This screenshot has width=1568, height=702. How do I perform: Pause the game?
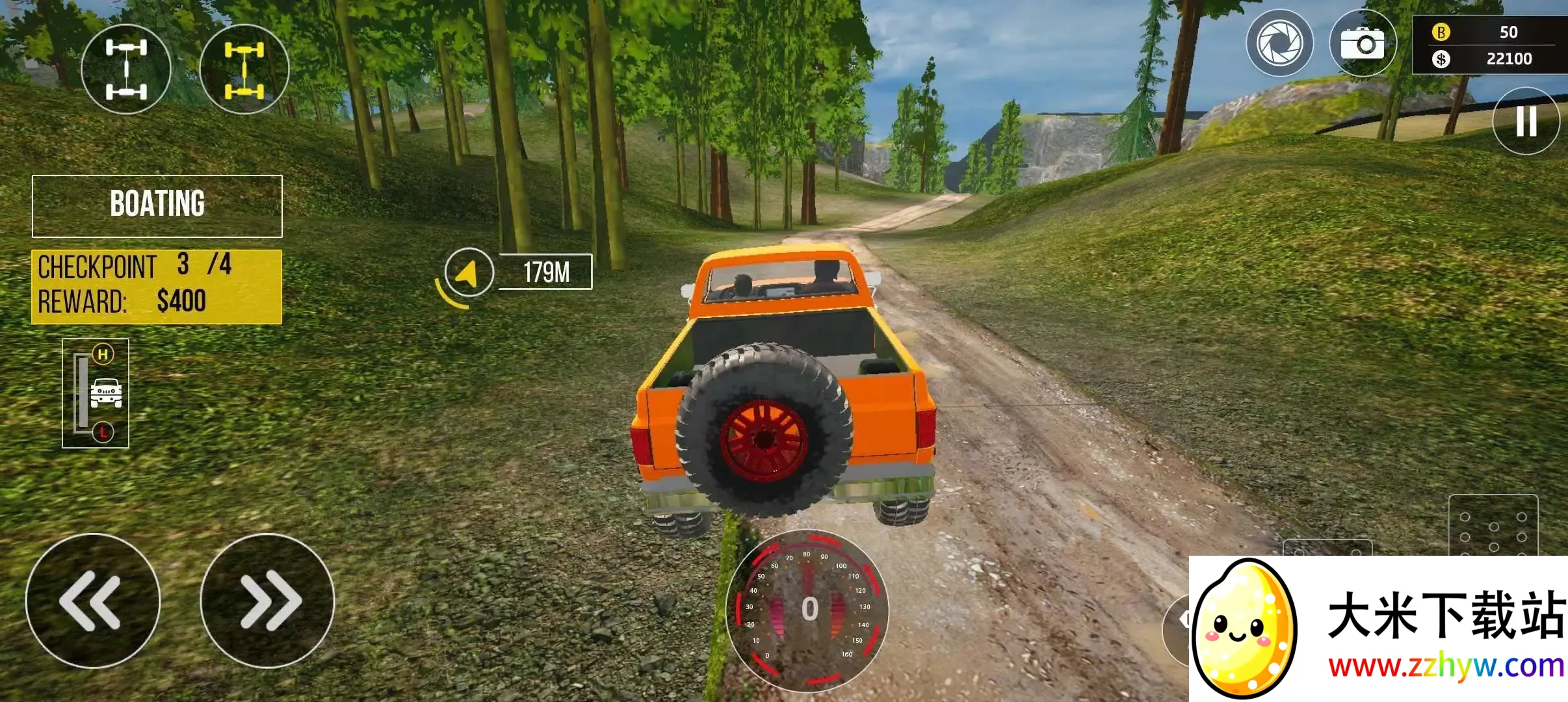click(1526, 121)
